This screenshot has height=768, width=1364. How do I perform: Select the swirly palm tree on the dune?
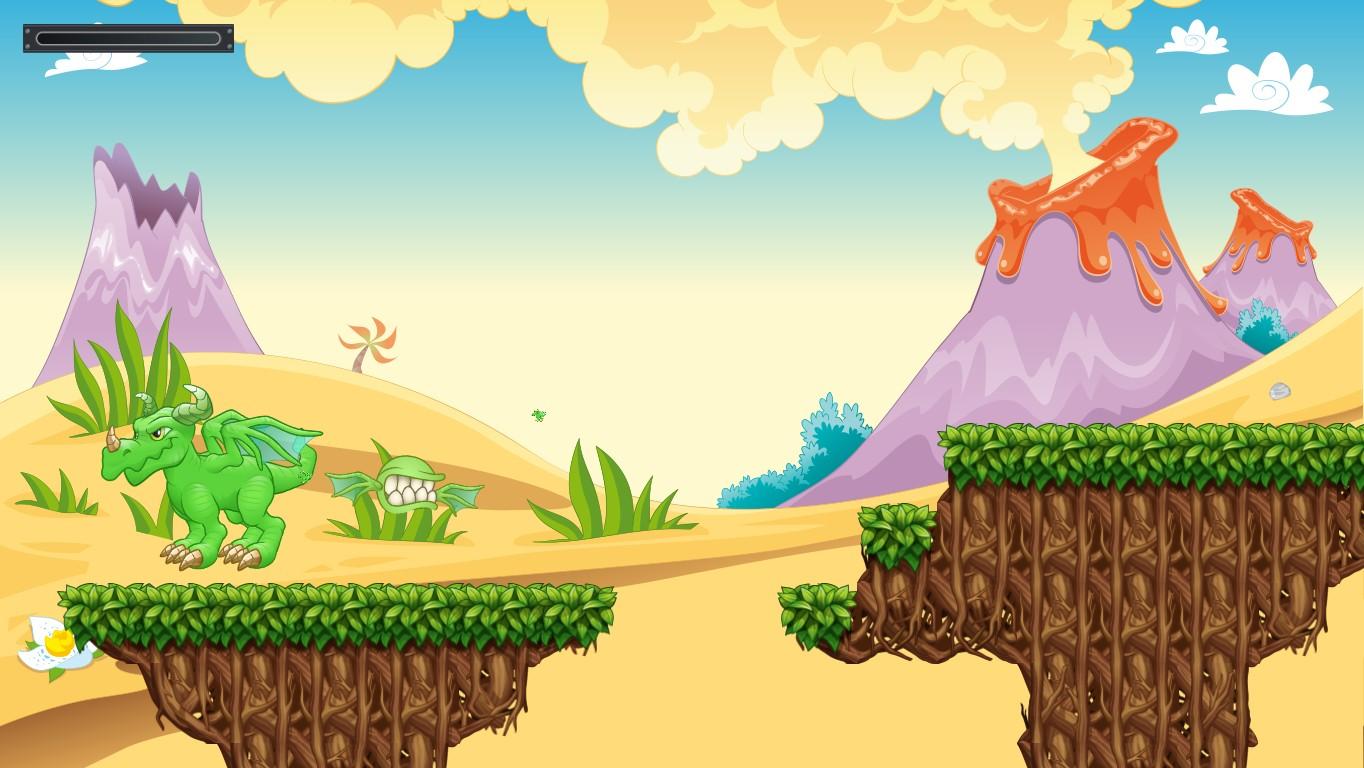(368, 340)
